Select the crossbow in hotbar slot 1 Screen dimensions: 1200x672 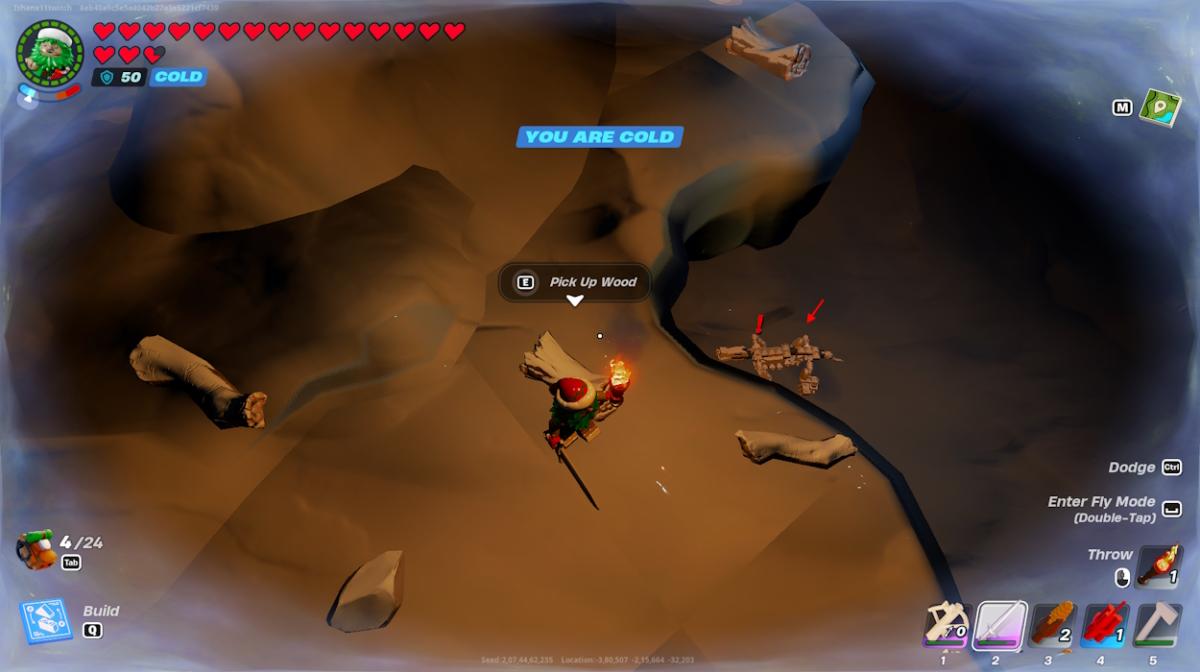944,626
